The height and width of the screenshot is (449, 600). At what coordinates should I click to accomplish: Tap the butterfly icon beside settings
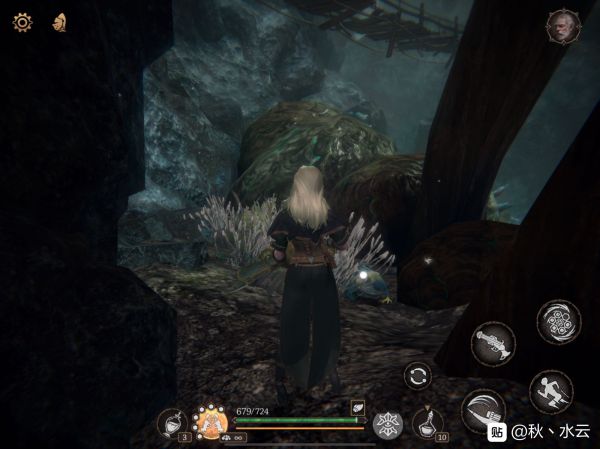(60, 21)
